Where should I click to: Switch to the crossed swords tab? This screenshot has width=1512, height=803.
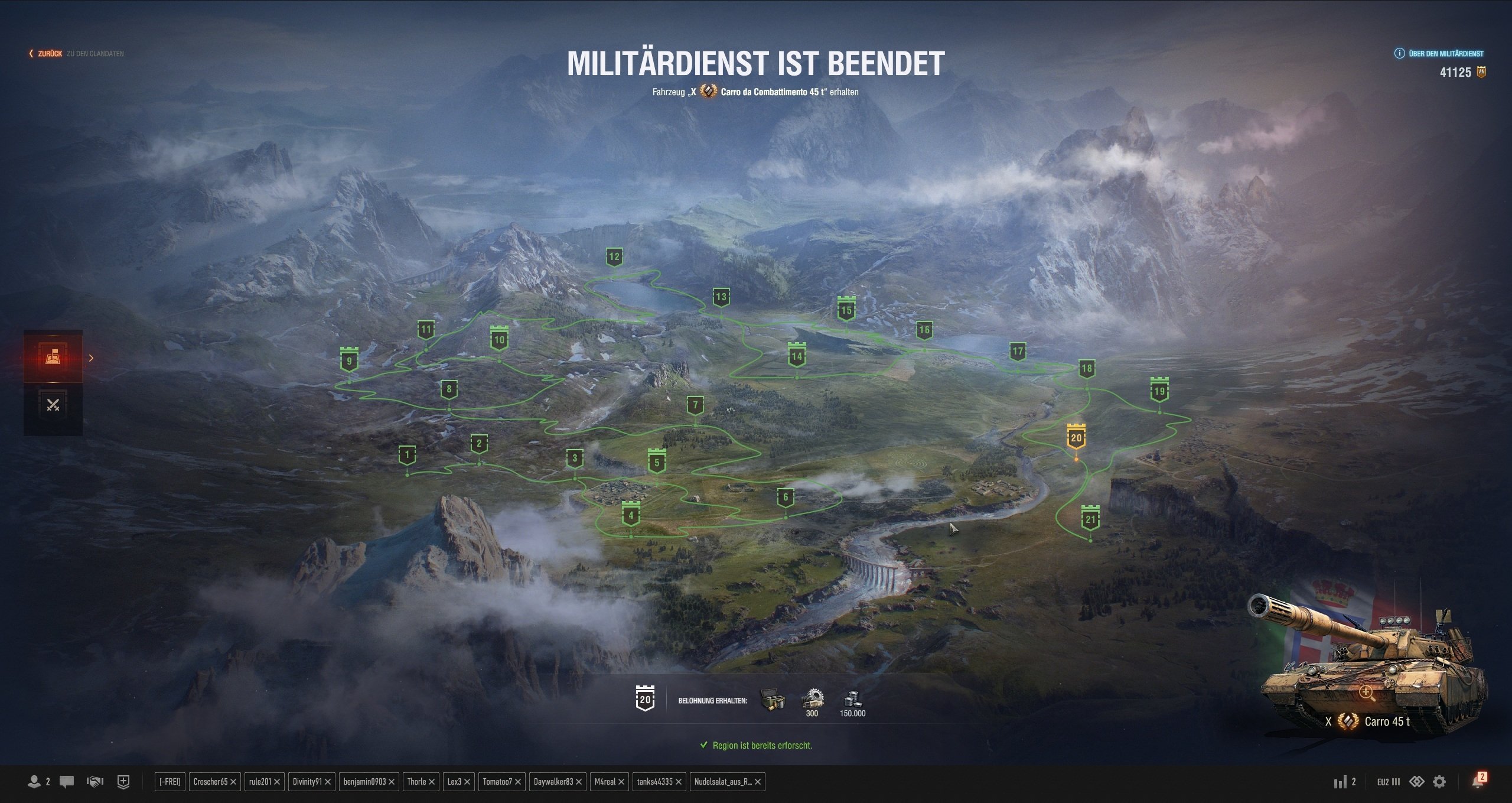53,405
